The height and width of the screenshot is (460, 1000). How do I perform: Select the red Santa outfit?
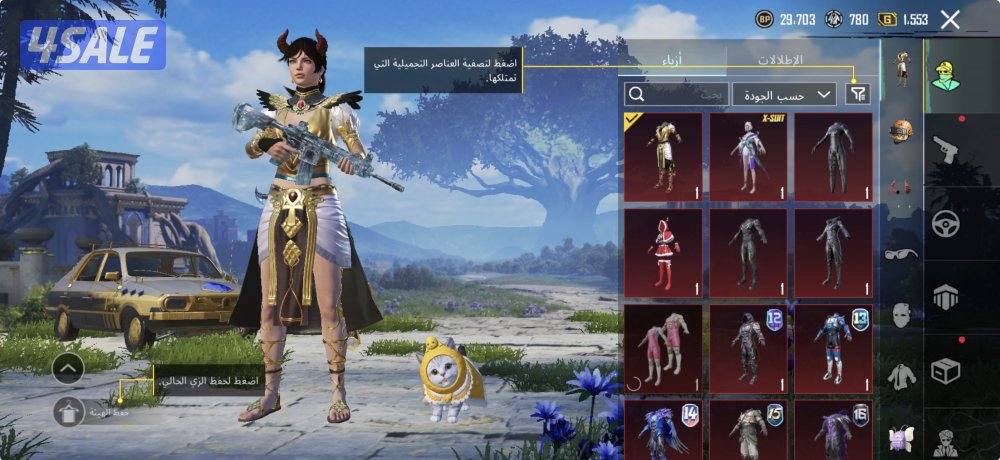[x=663, y=253]
